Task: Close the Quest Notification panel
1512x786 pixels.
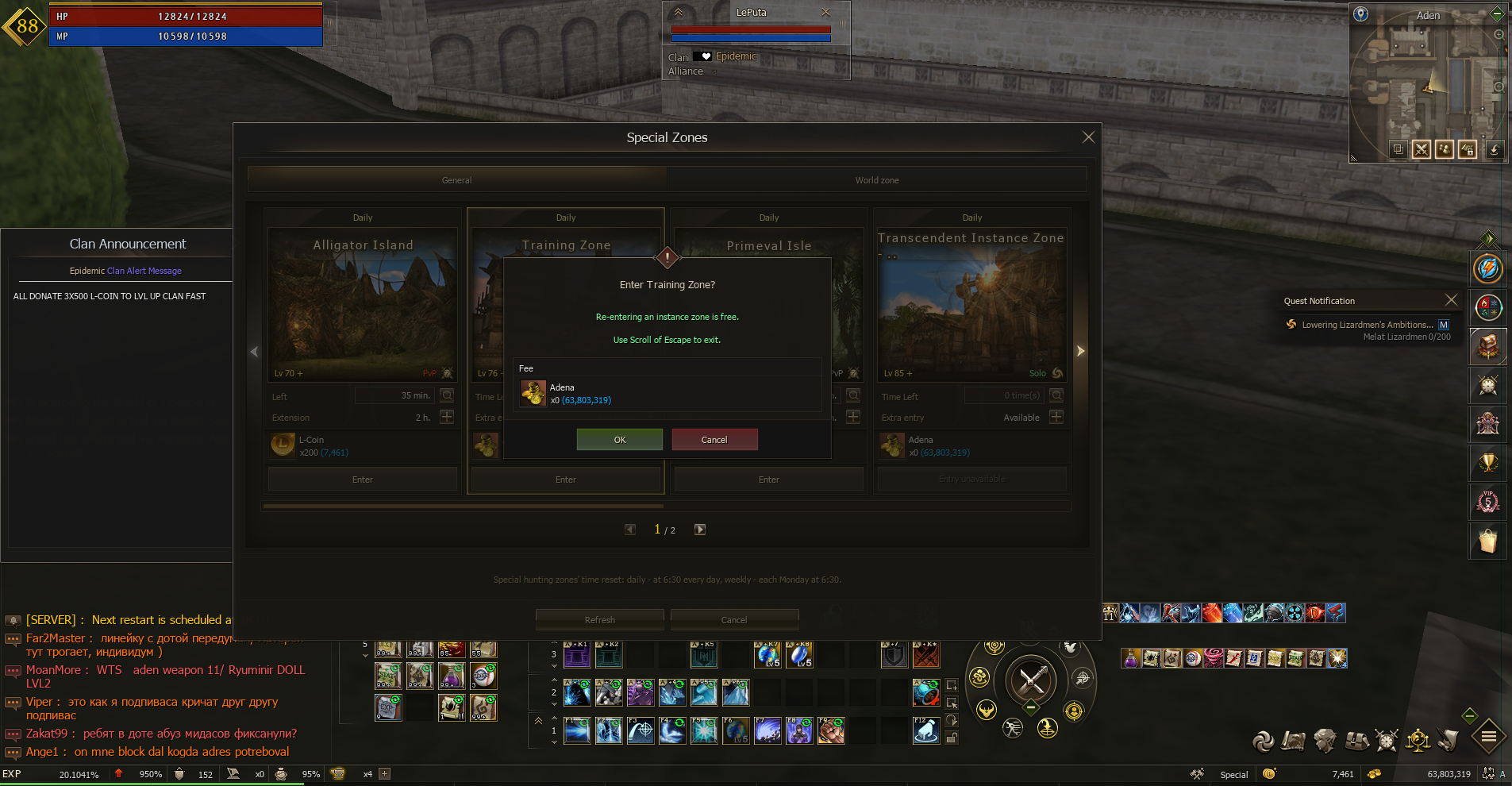Action: pyautogui.click(x=1451, y=299)
